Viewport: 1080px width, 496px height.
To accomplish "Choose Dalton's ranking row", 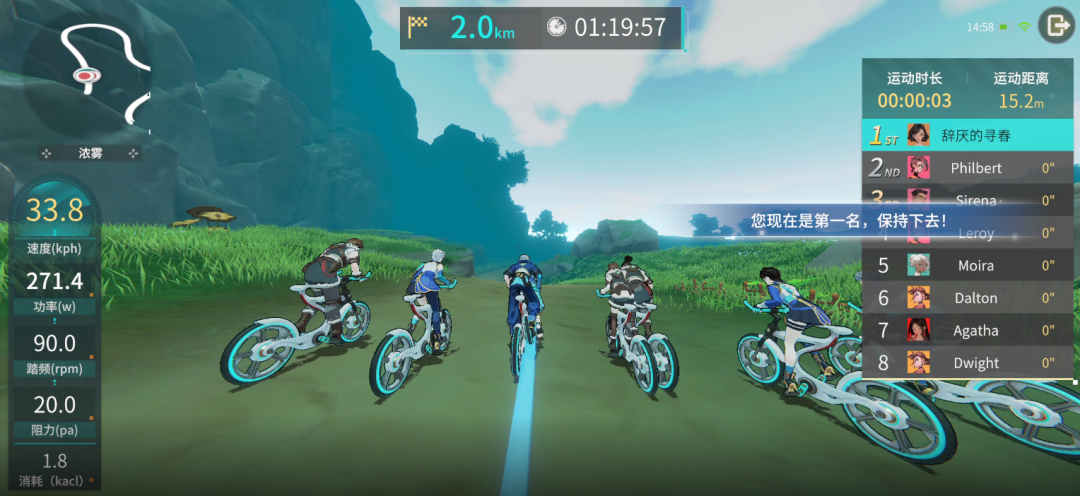I will click(x=967, y=298).
